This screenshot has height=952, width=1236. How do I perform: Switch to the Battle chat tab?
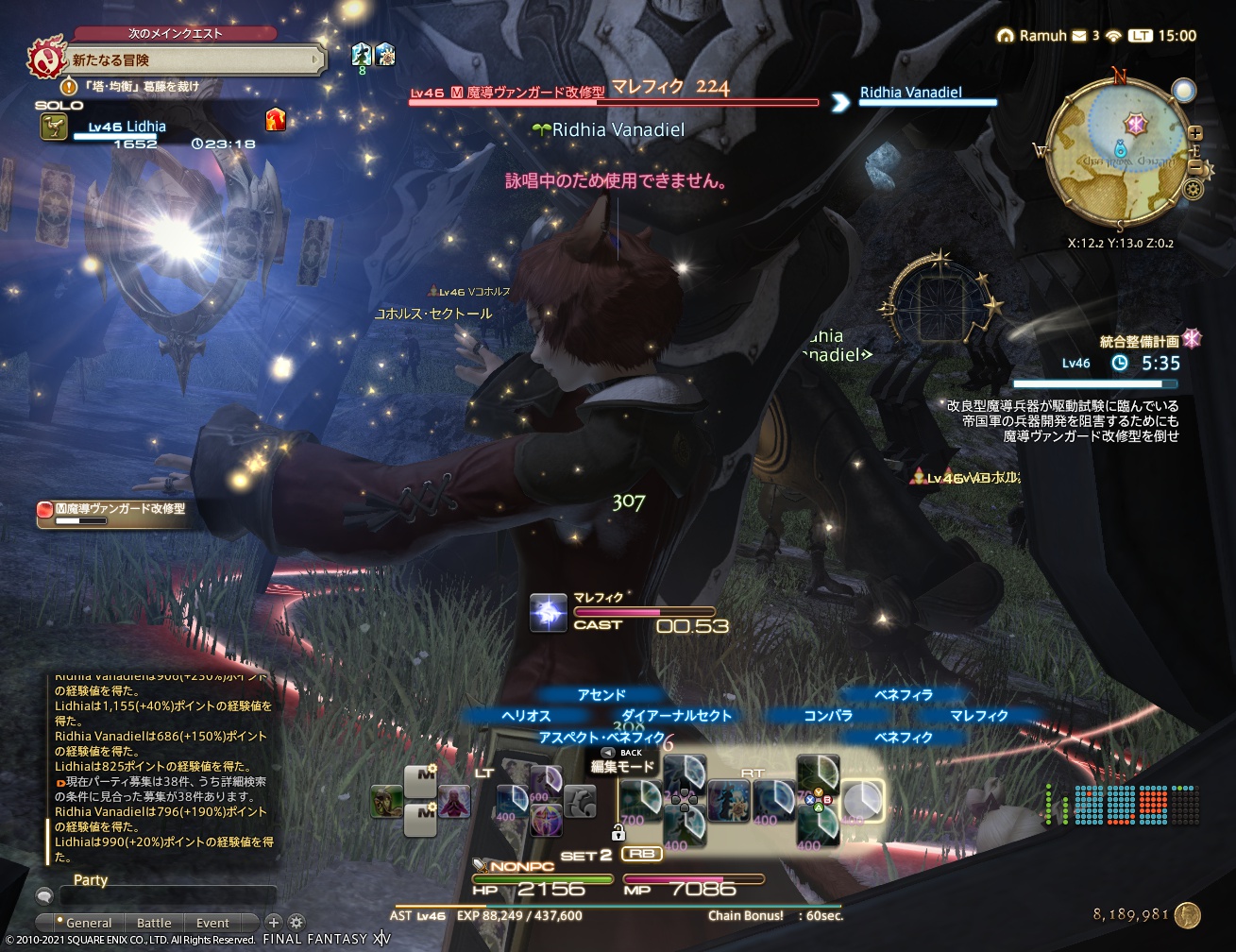click(154, 923)
